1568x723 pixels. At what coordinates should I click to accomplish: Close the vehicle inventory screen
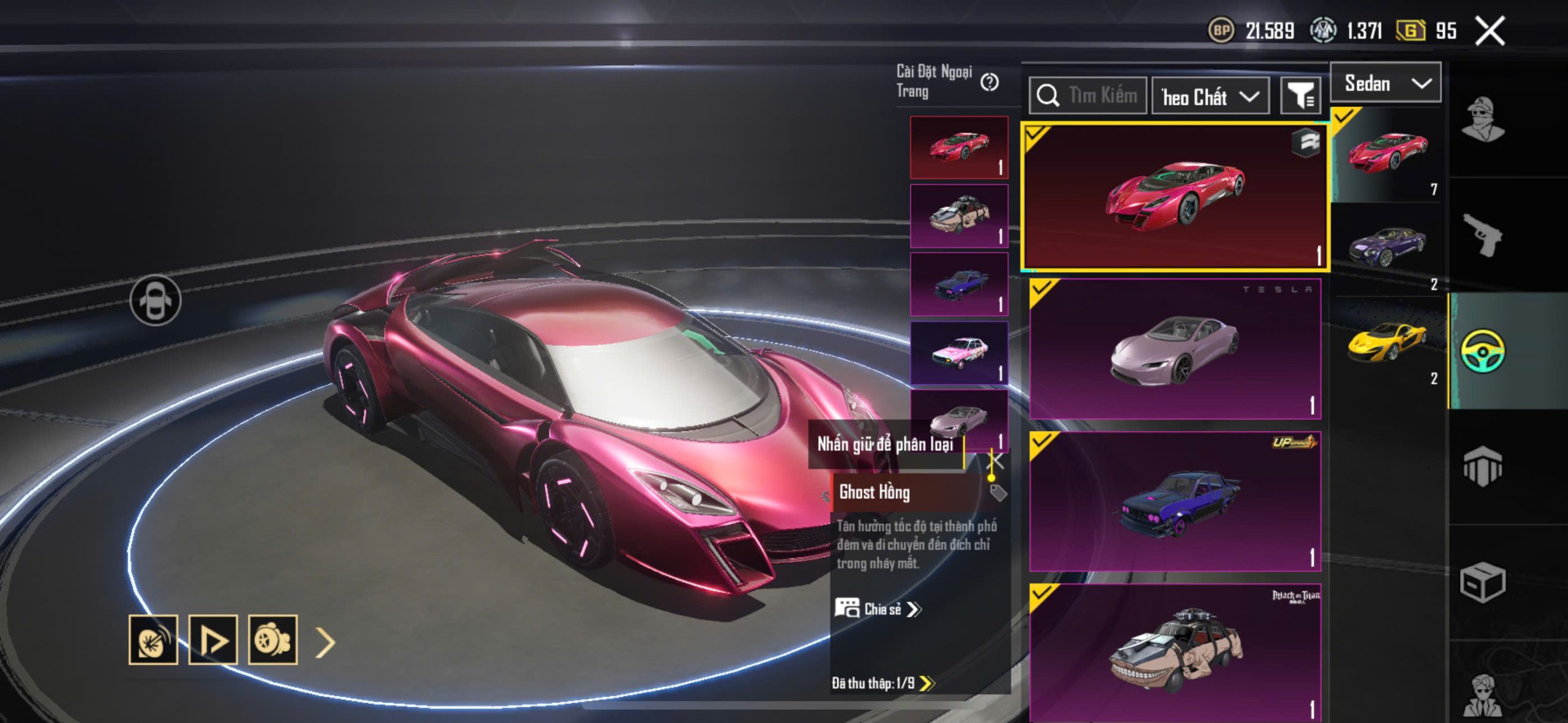pos(1490,31)
